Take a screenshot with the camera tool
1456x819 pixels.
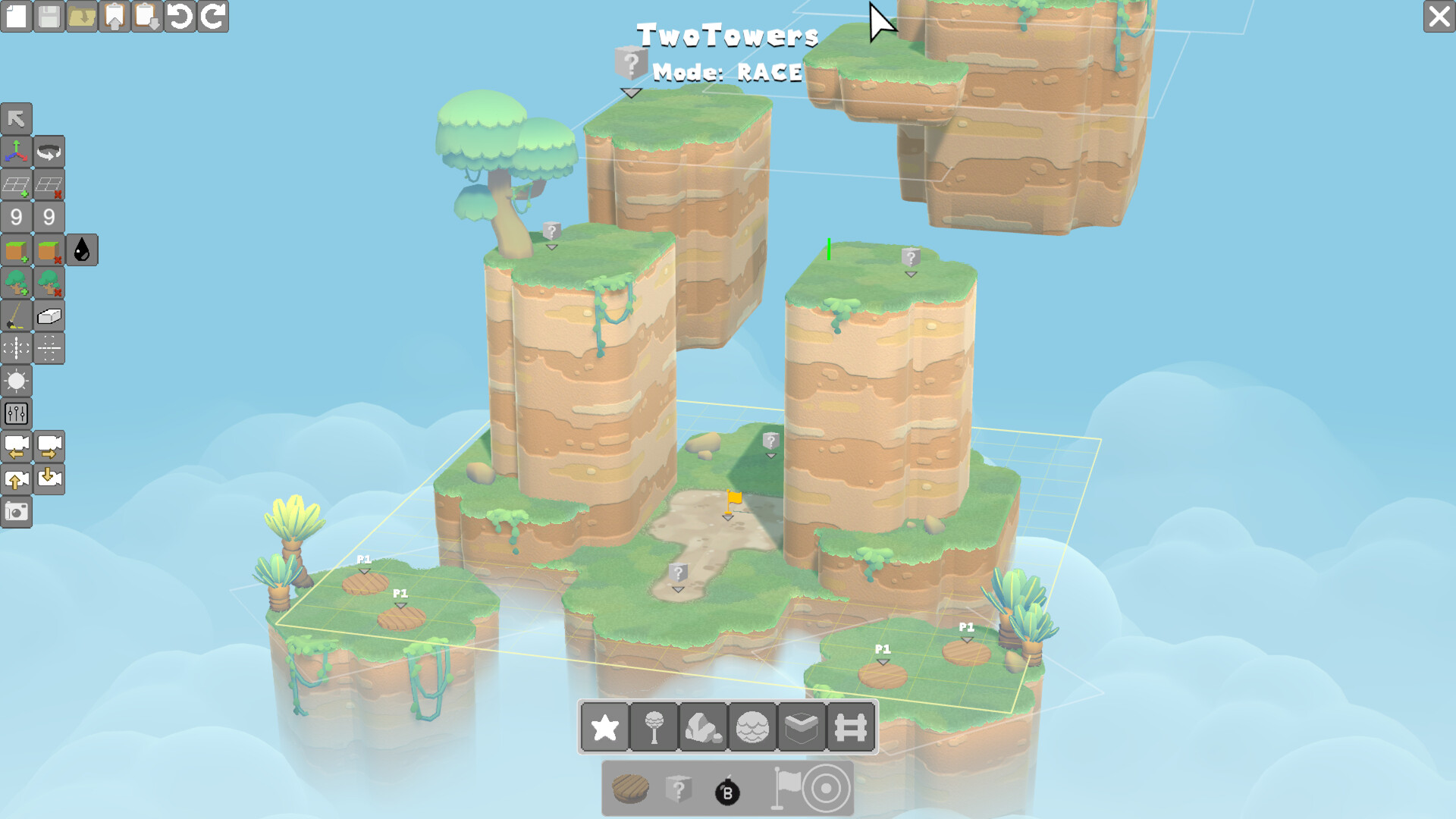click(x=17, y=512)
